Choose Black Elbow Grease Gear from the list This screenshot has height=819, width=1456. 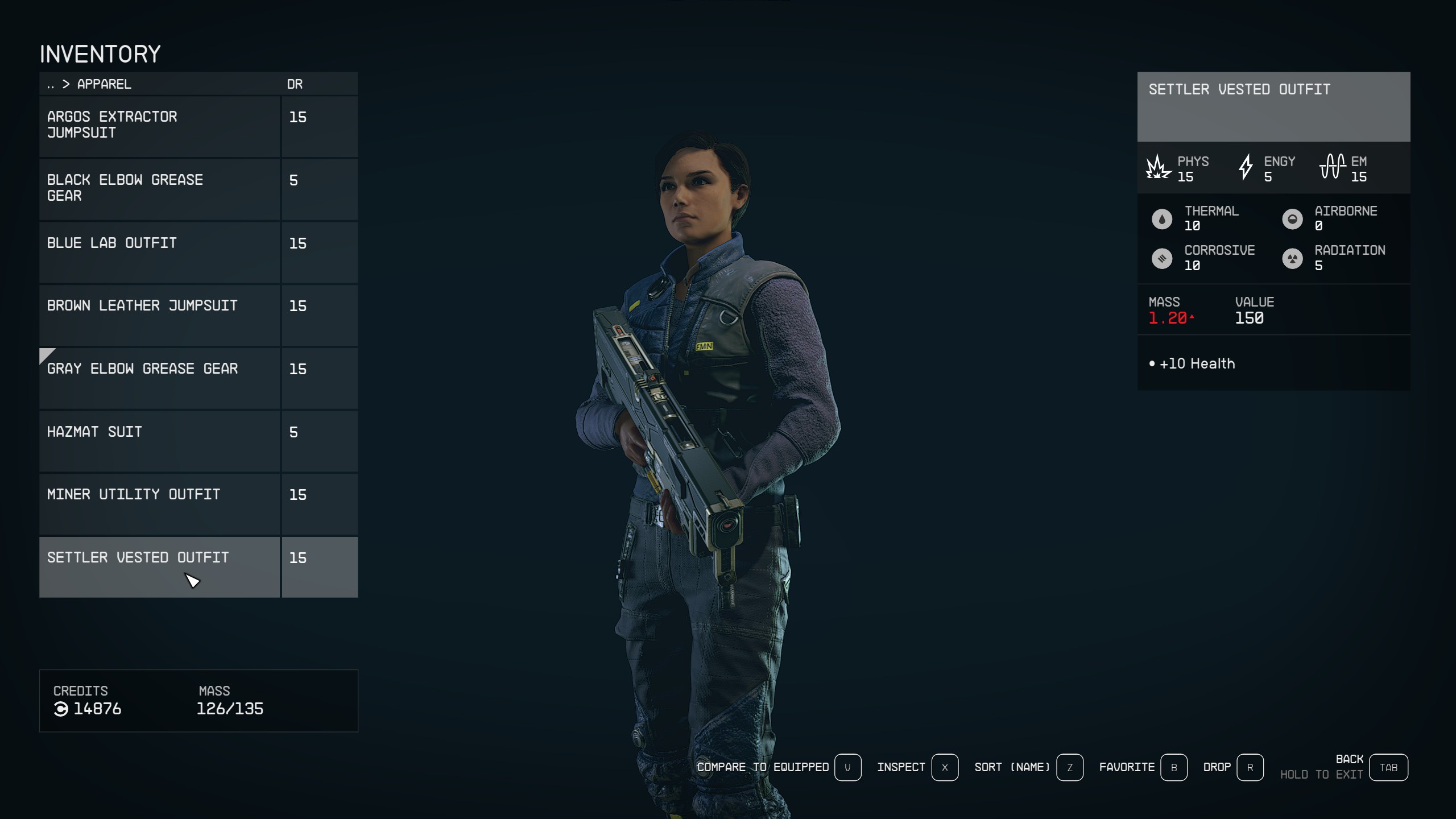(159, 189)
